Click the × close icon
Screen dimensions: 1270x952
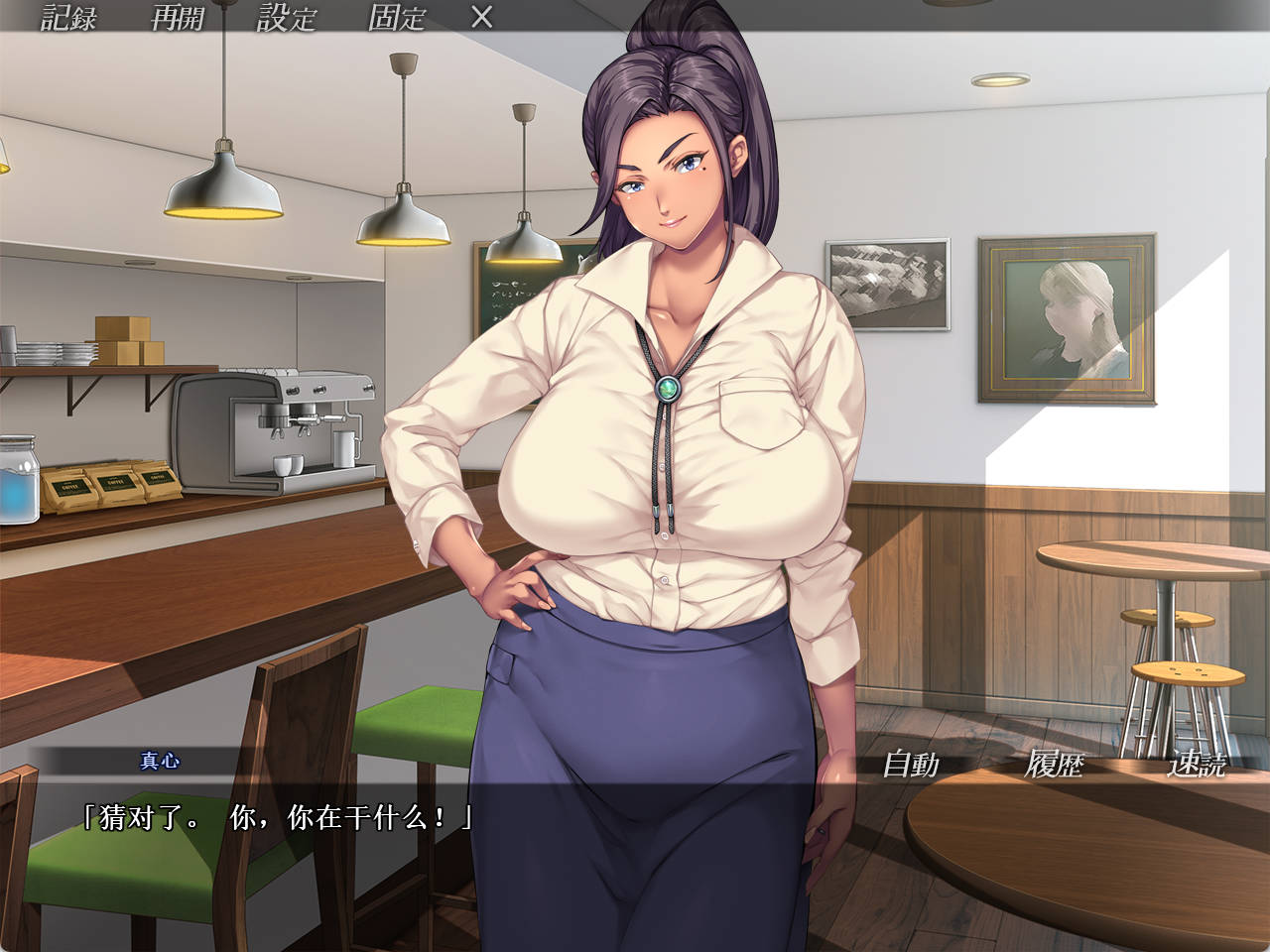pos(483,17)
